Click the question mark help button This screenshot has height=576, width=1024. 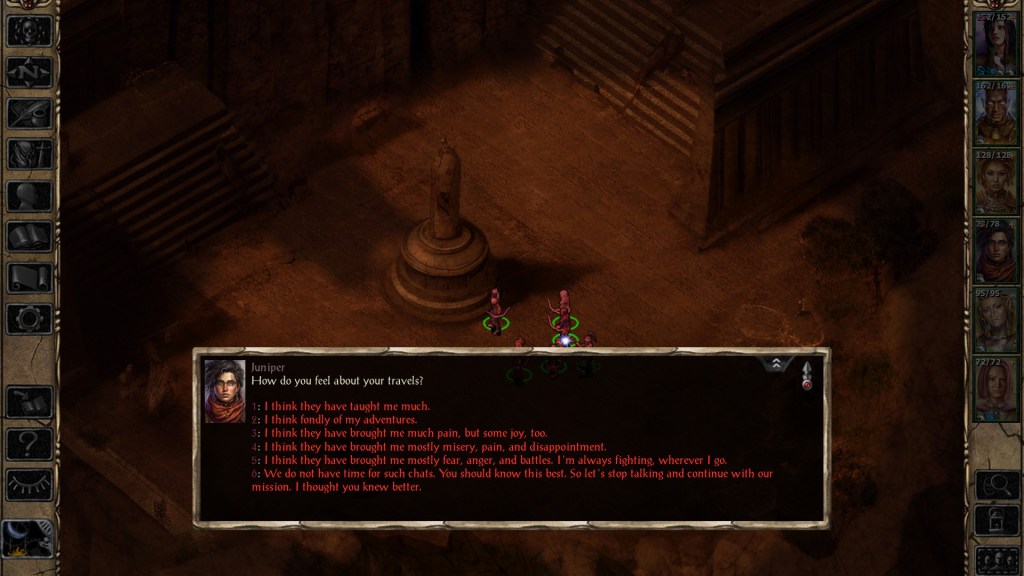click(29, 443)
